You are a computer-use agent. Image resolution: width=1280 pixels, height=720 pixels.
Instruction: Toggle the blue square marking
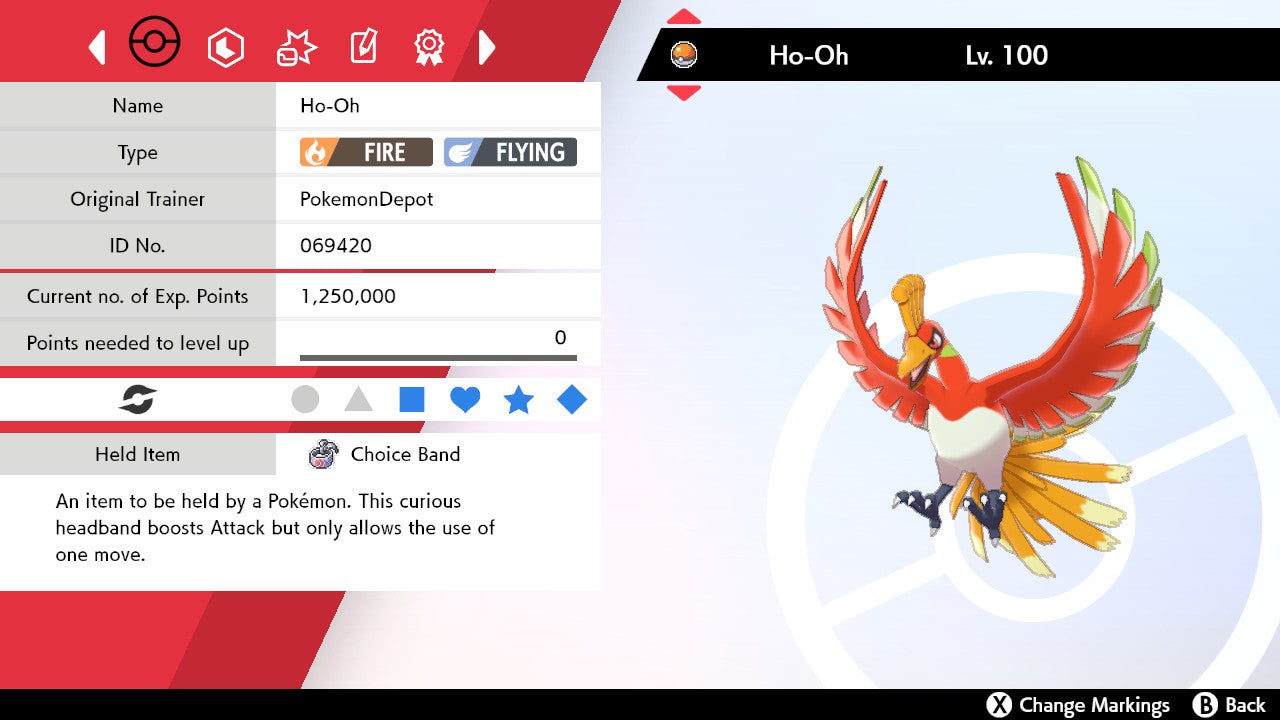point(411,400)
